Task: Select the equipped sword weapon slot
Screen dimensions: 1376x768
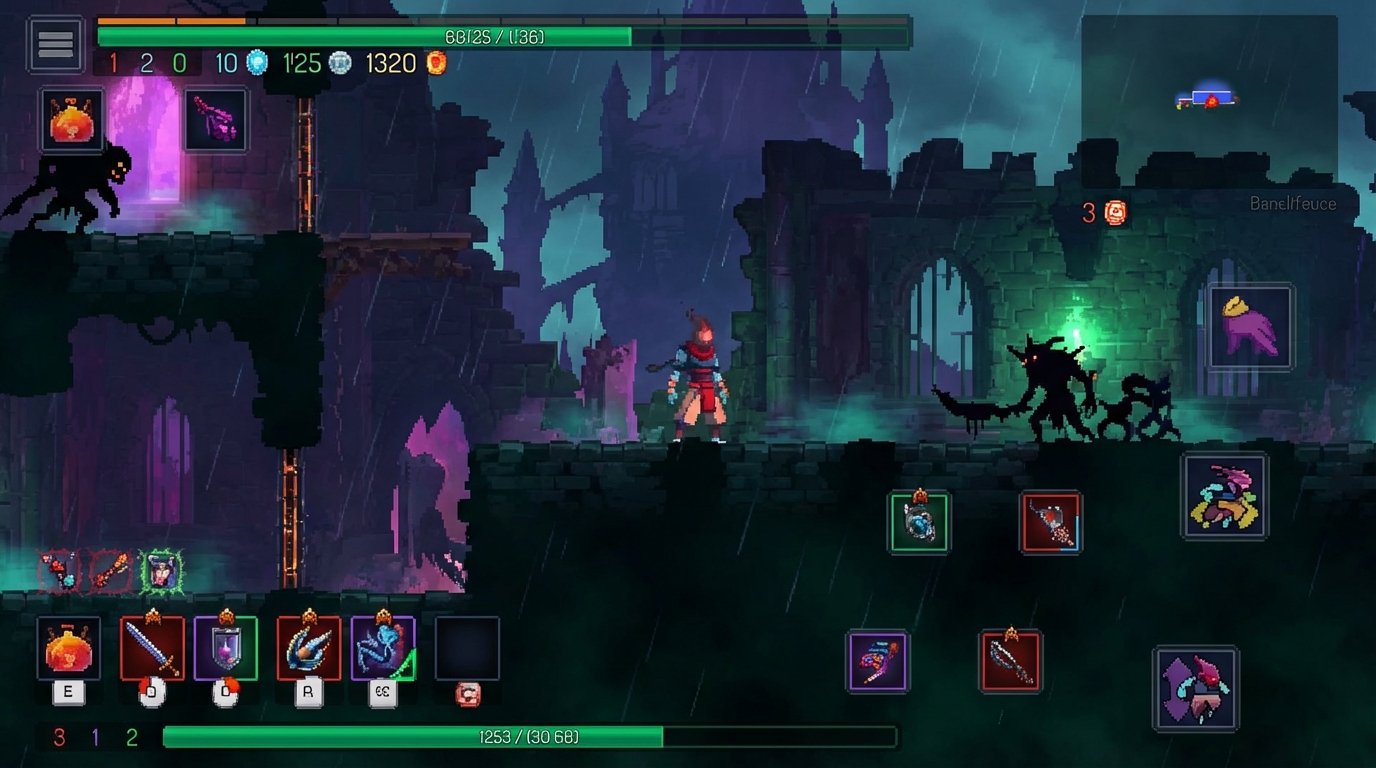Action: (152, 649)
